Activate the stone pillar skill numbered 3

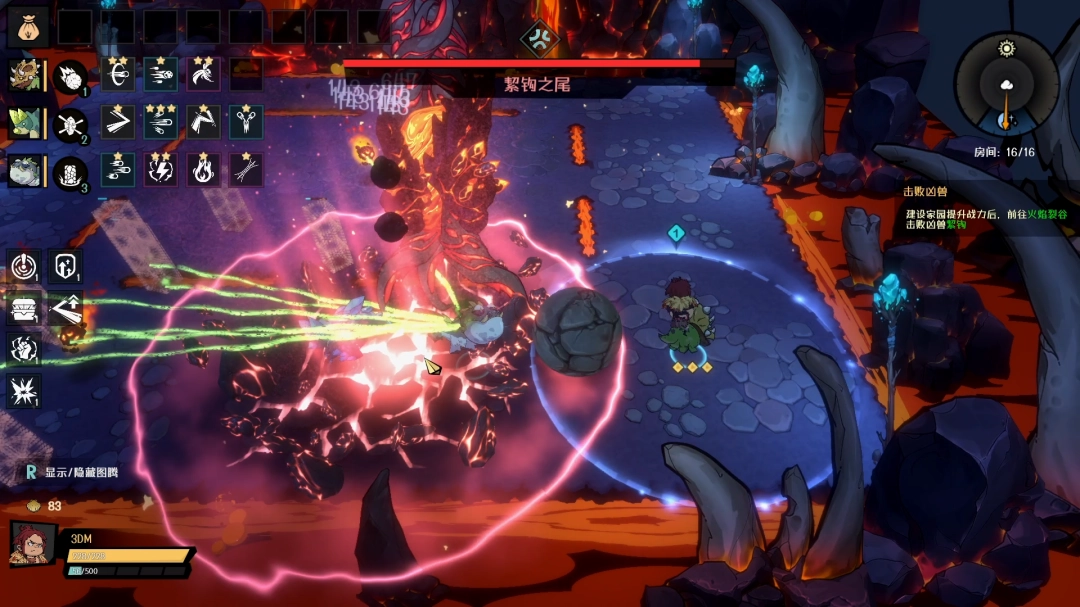pyautogui.click(x=70, y=172)
